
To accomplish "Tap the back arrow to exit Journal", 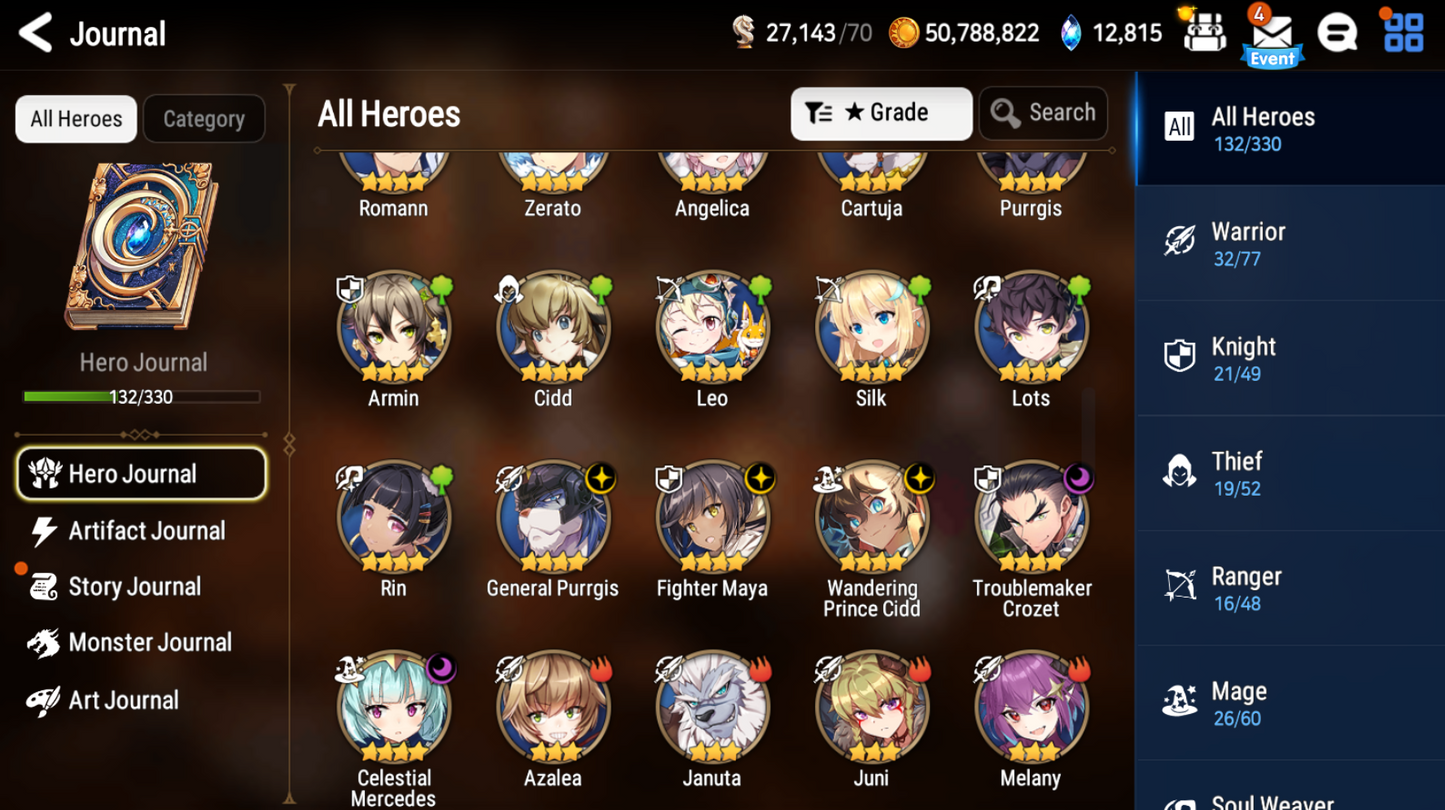I will [x=35, y=32].
